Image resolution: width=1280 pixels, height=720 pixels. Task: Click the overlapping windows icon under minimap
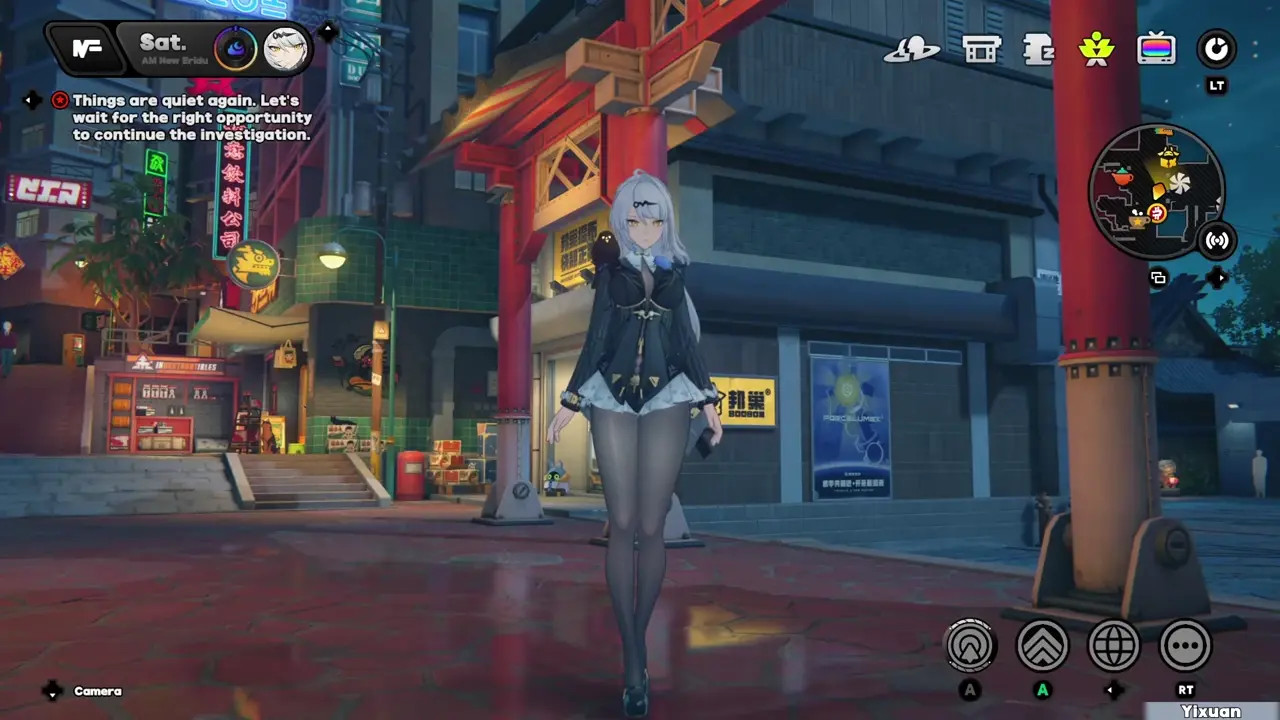[x=1158, y=278]
